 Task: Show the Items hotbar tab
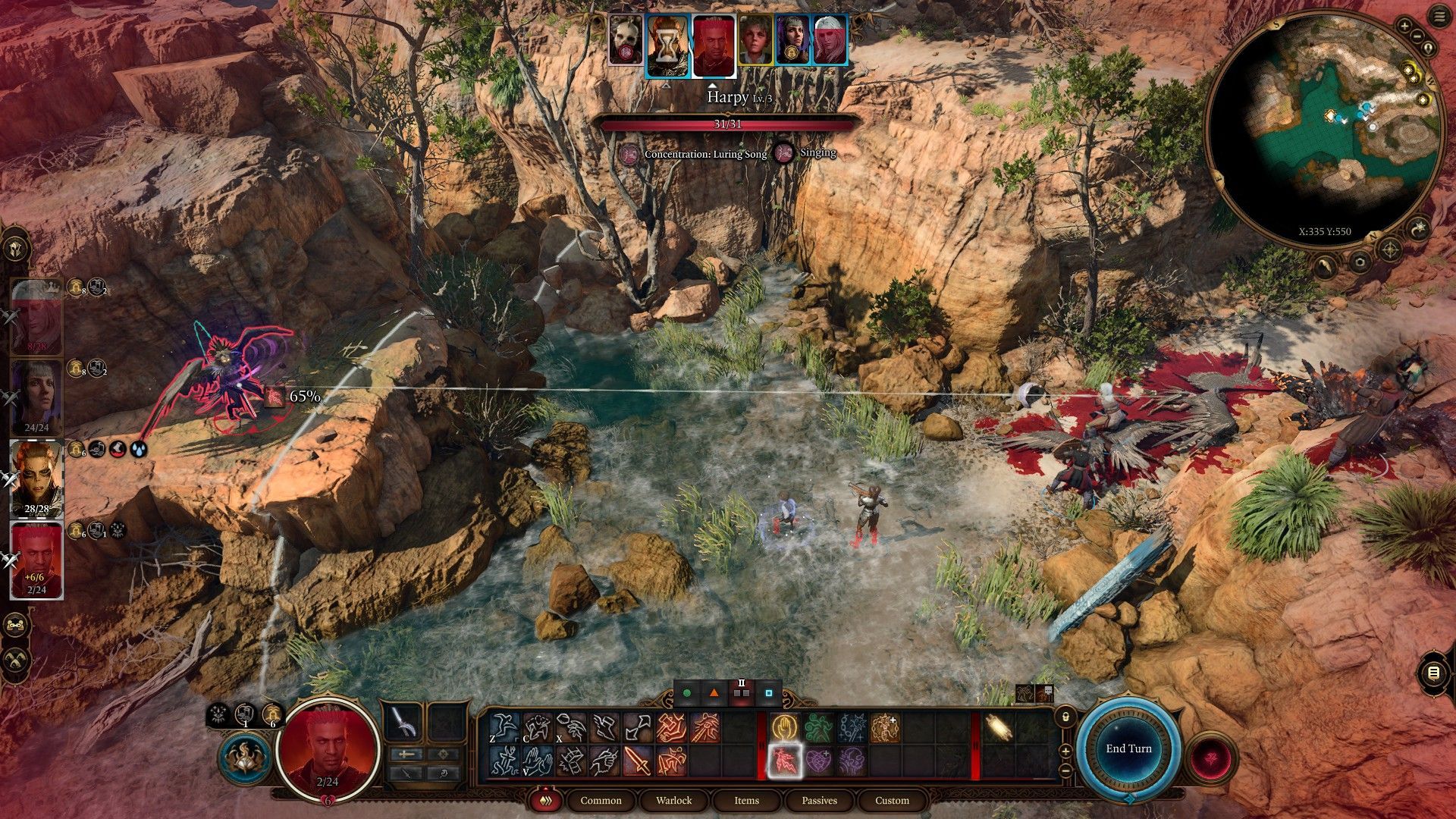(746, 800)
